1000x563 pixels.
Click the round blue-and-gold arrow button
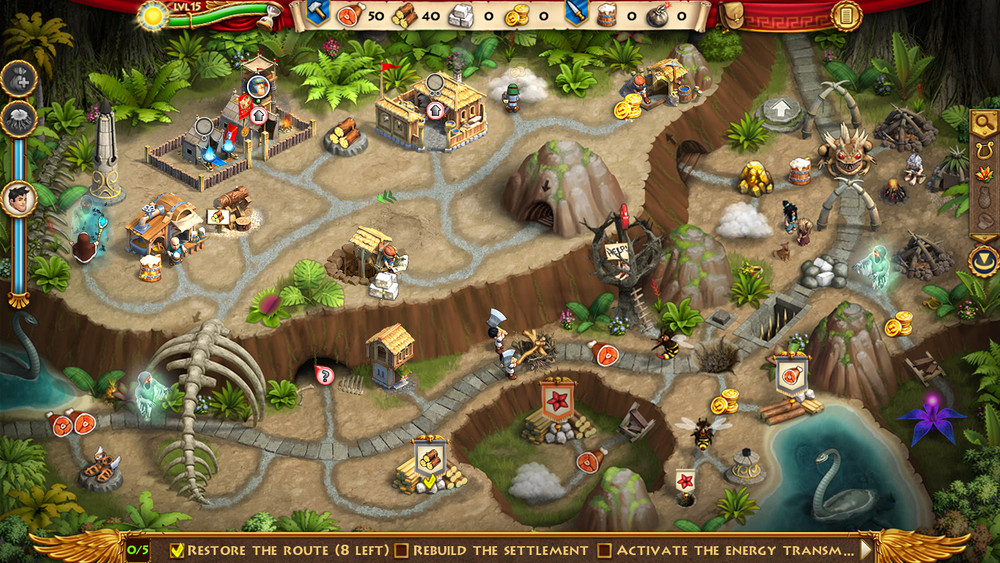(x=983, y=260)
